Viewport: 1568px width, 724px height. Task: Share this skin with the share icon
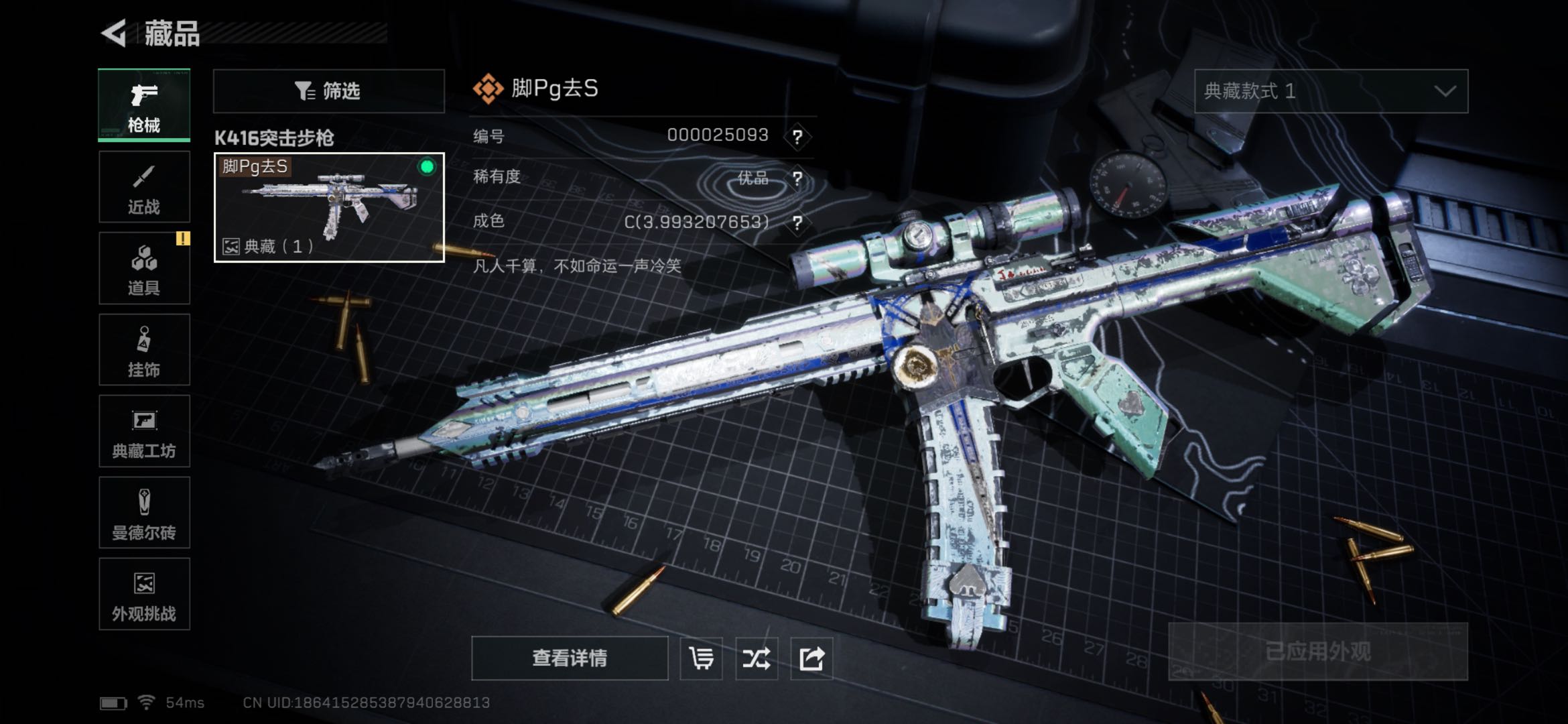click(x=811, y=658)
